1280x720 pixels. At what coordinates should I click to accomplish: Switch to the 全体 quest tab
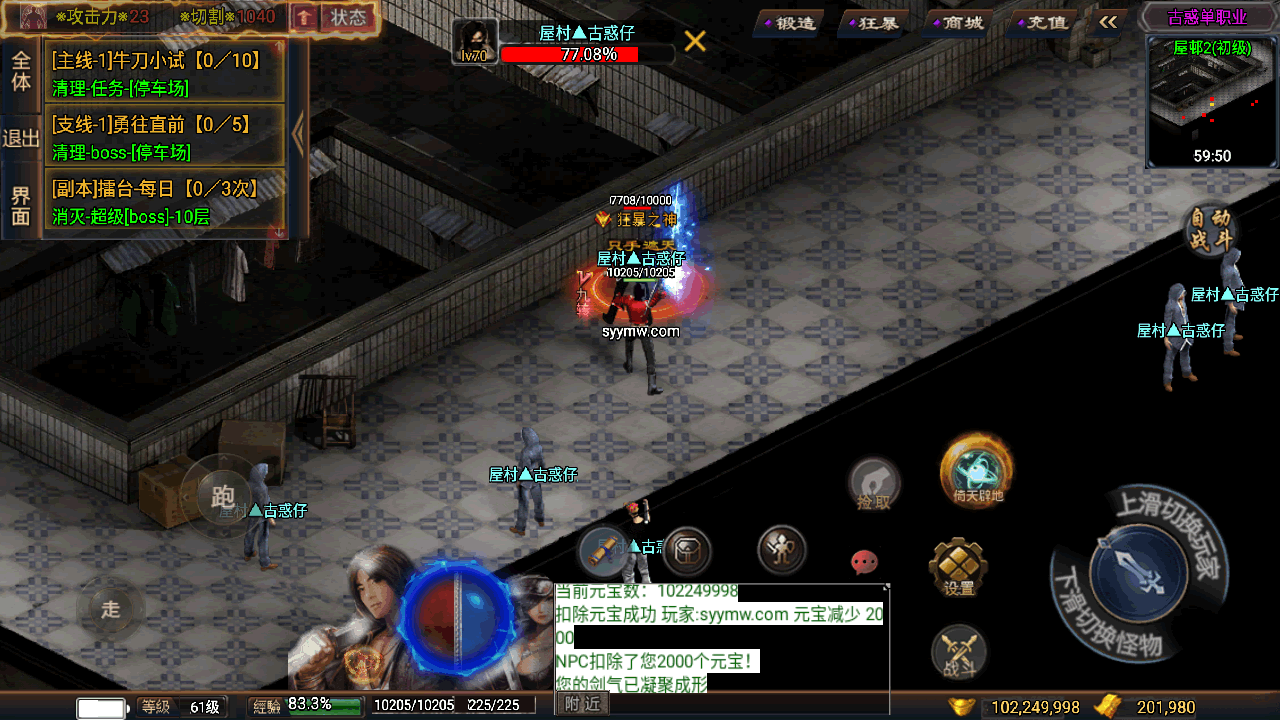[x=21, y=71]
